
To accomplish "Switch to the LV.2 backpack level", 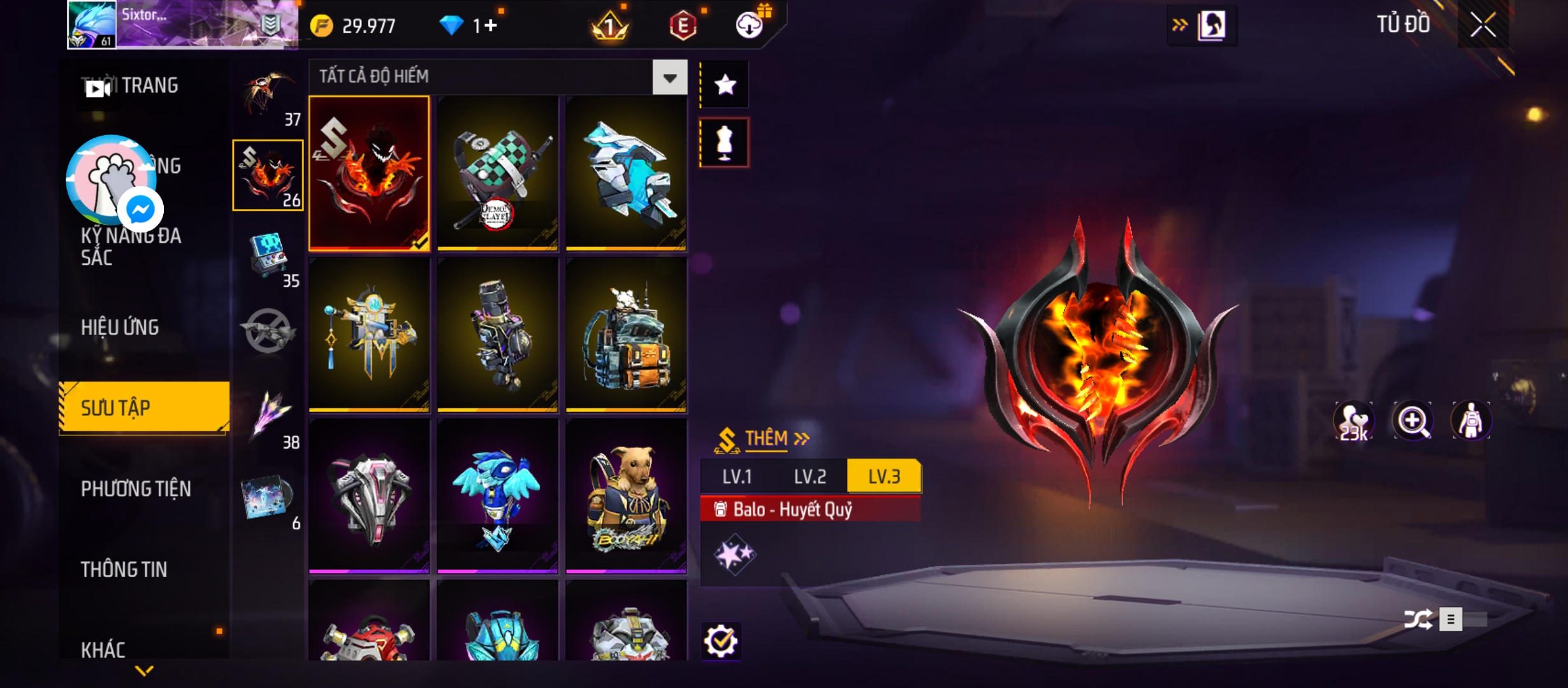I will point(809,477).
